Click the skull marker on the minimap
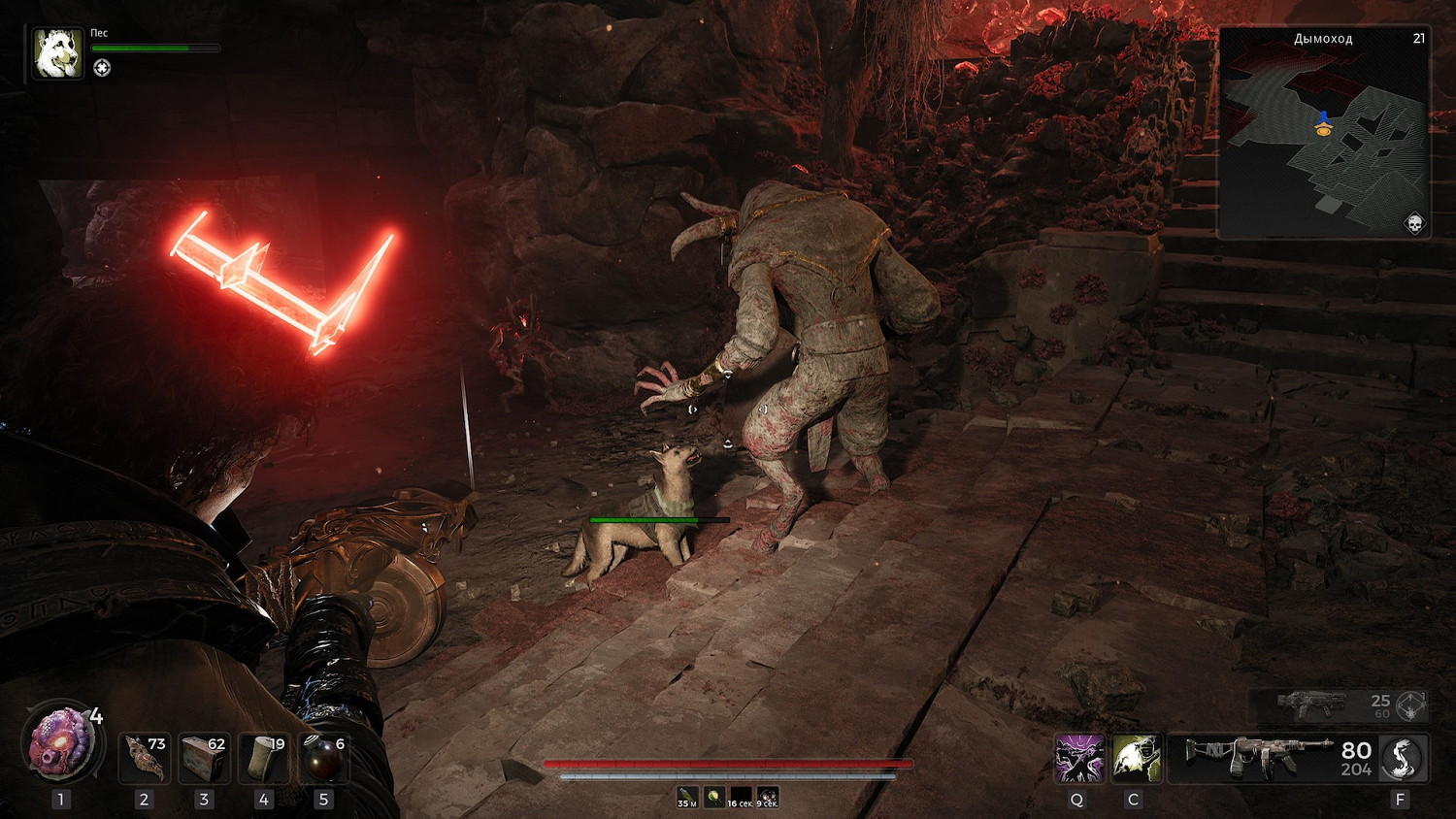 pos(1414,225)
